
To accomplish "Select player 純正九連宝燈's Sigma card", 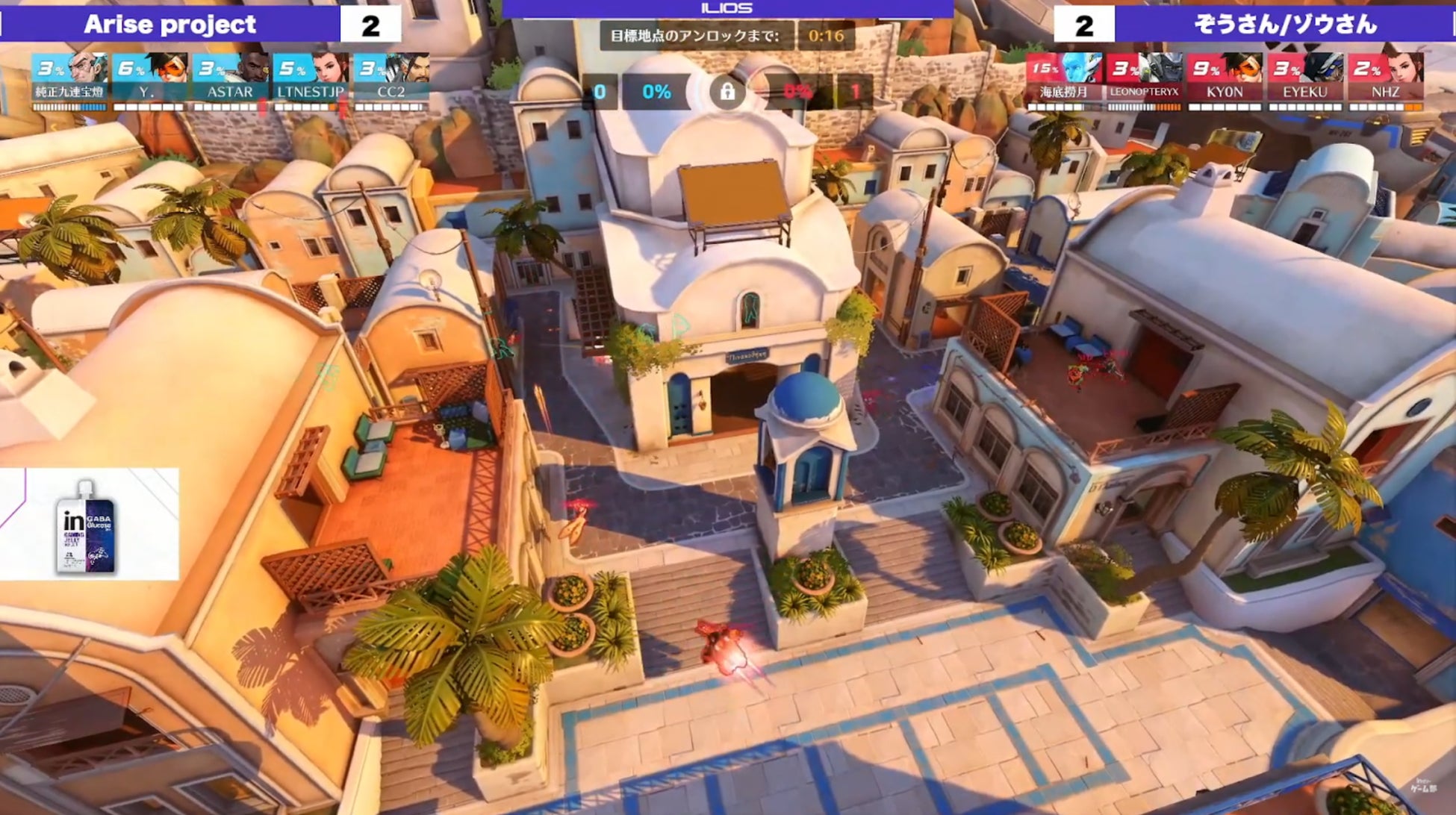I will point(70,77).
